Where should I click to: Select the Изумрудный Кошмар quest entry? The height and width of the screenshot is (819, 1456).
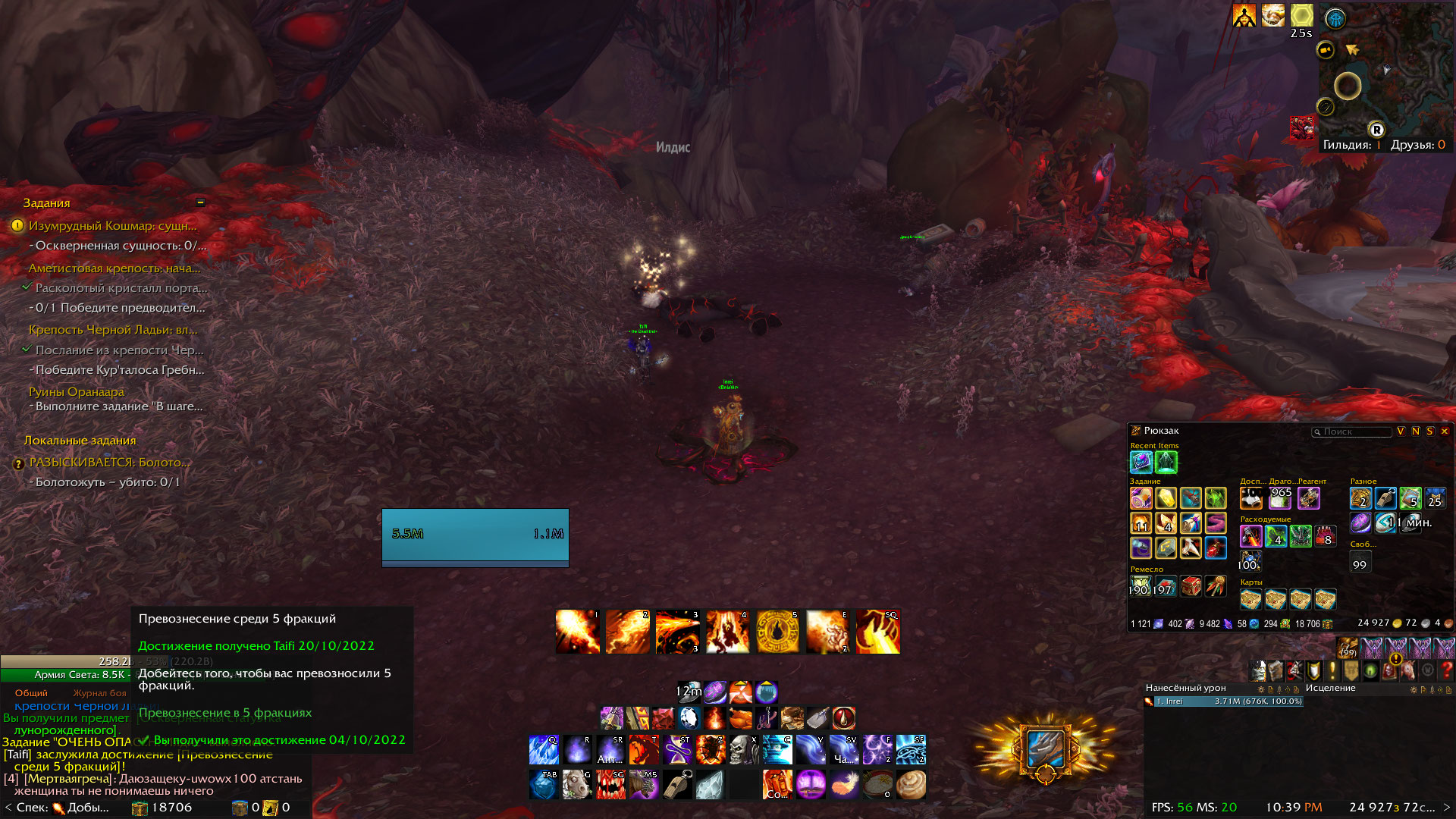[112, 226]
